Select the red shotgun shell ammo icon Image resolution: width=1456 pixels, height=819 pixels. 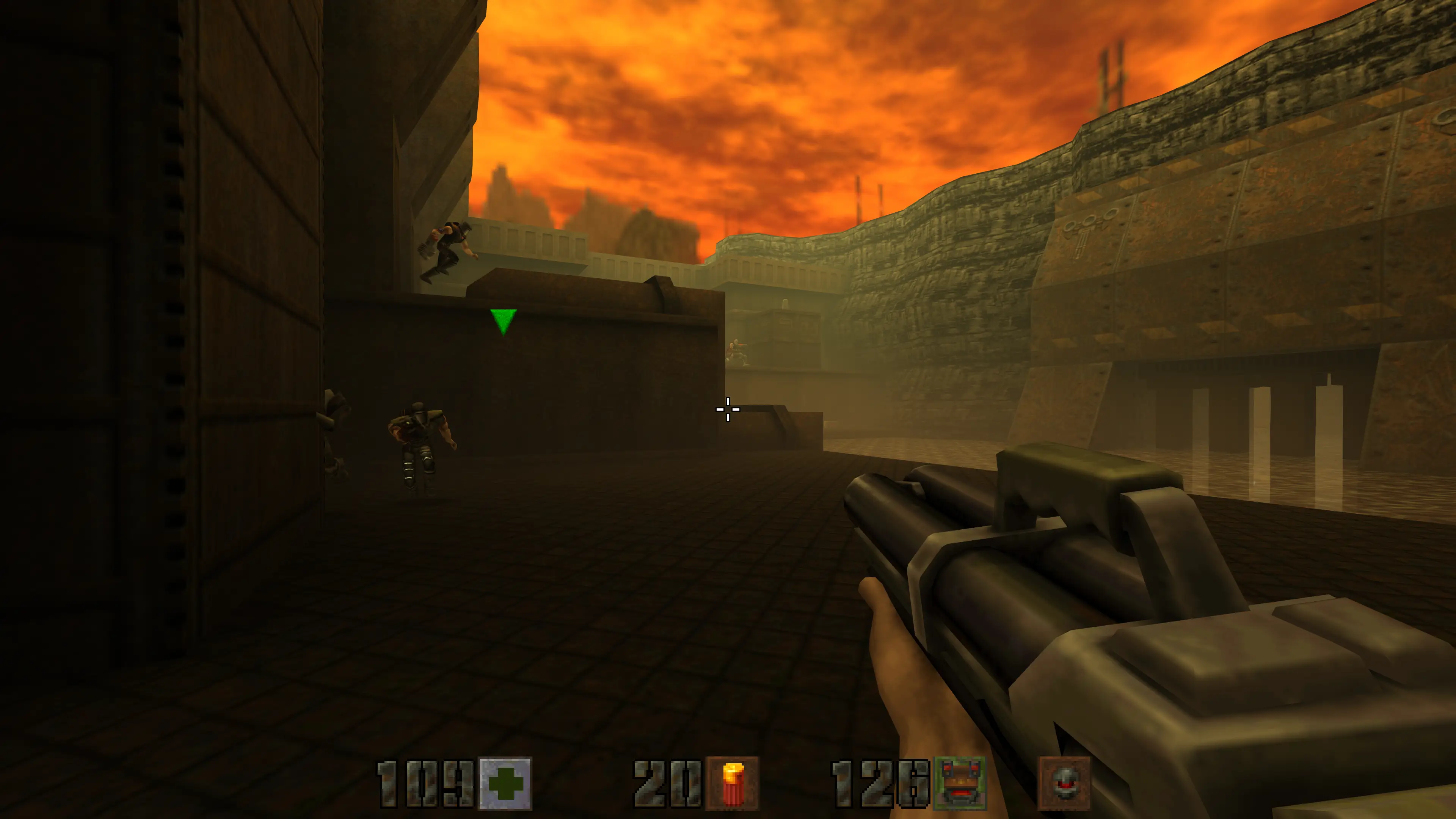pyautogui.click(x=733, y=783)
